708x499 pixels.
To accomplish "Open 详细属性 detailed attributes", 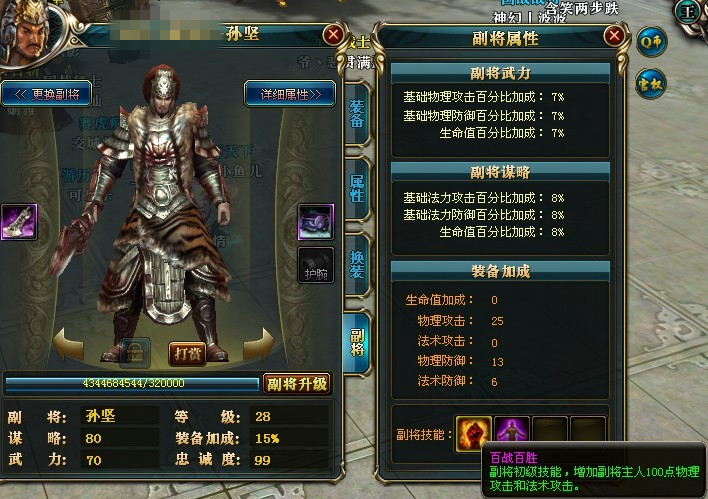I will [x=288, y=94].
